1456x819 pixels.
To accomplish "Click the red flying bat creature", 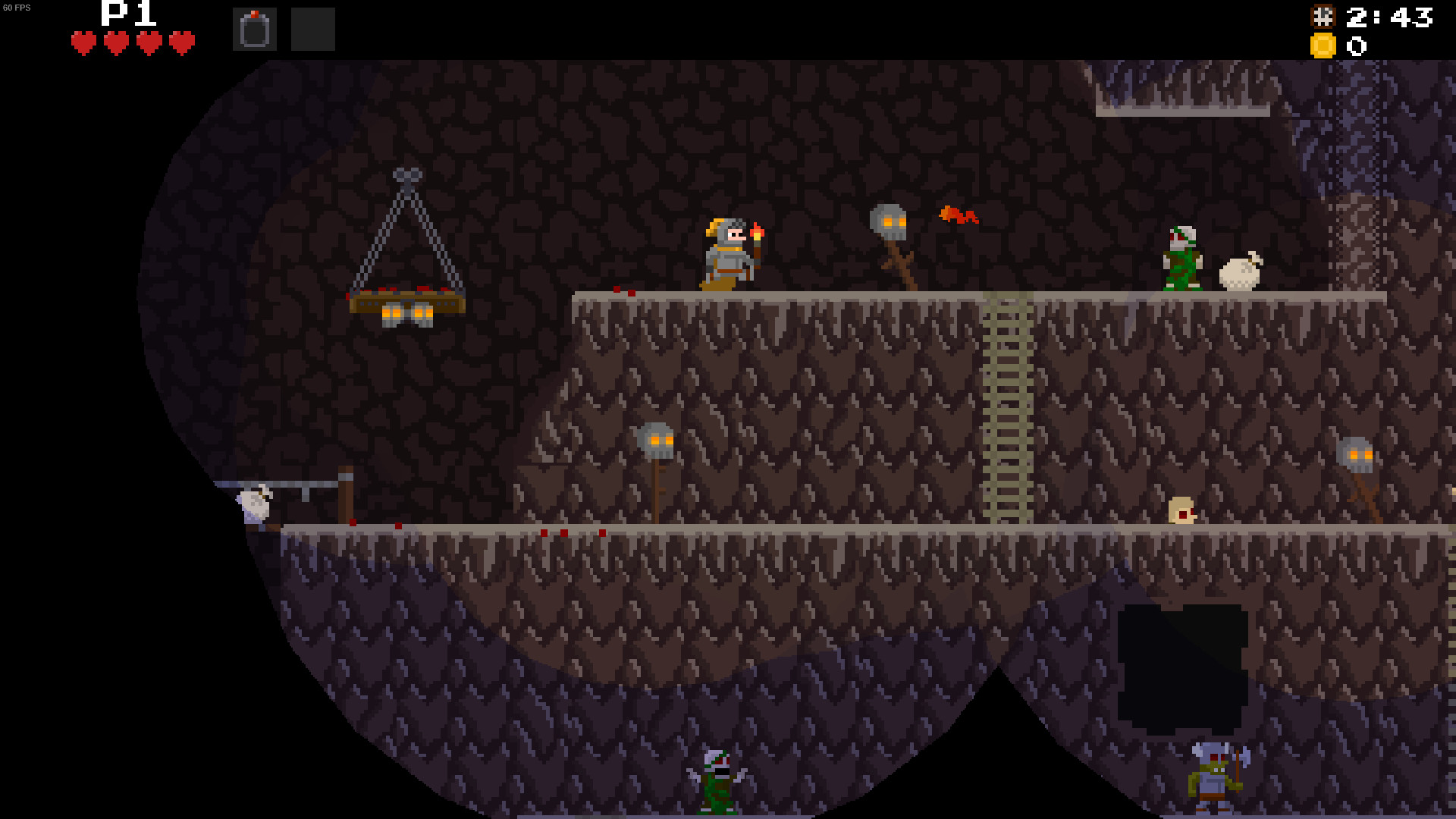I will pos(957,216).
